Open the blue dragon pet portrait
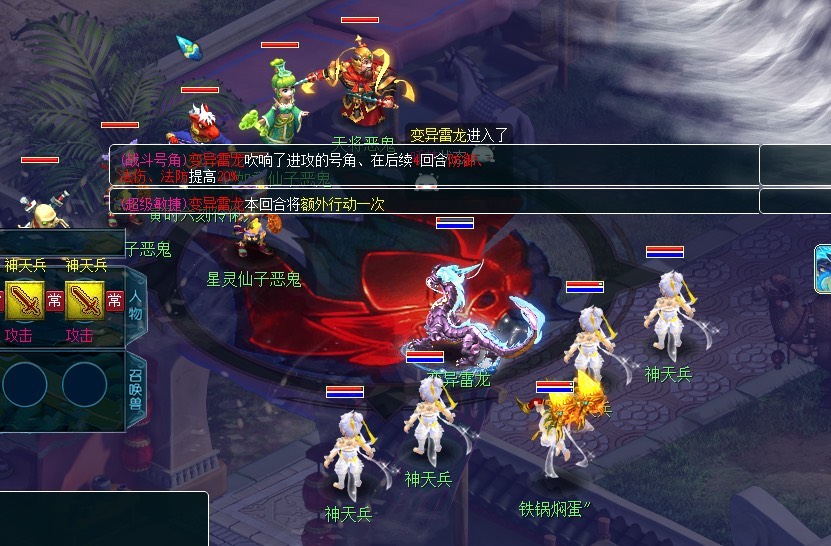The width and height of the screenshot is (831, 546). 823,268
